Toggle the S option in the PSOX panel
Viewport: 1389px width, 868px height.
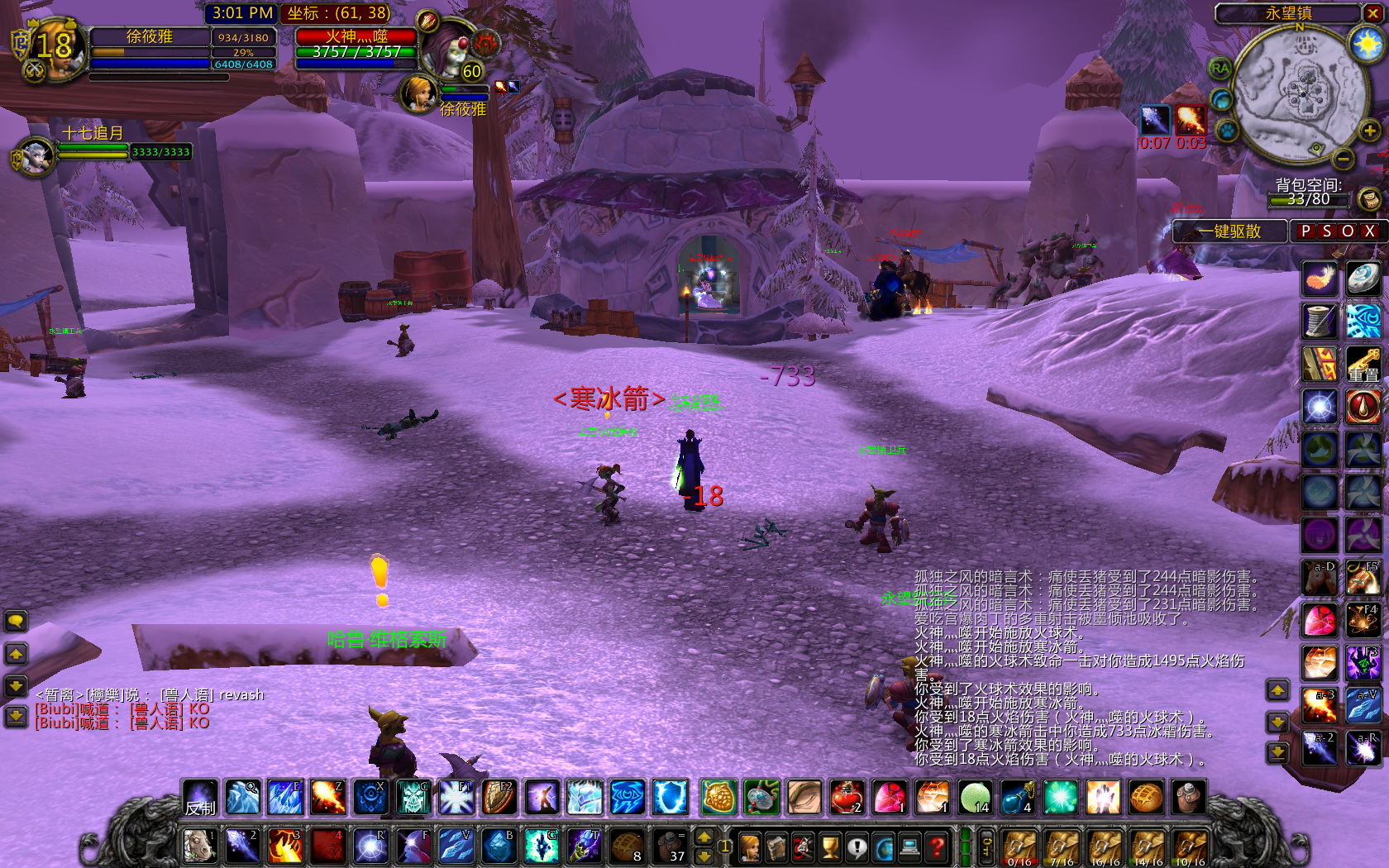(1326, 231)
